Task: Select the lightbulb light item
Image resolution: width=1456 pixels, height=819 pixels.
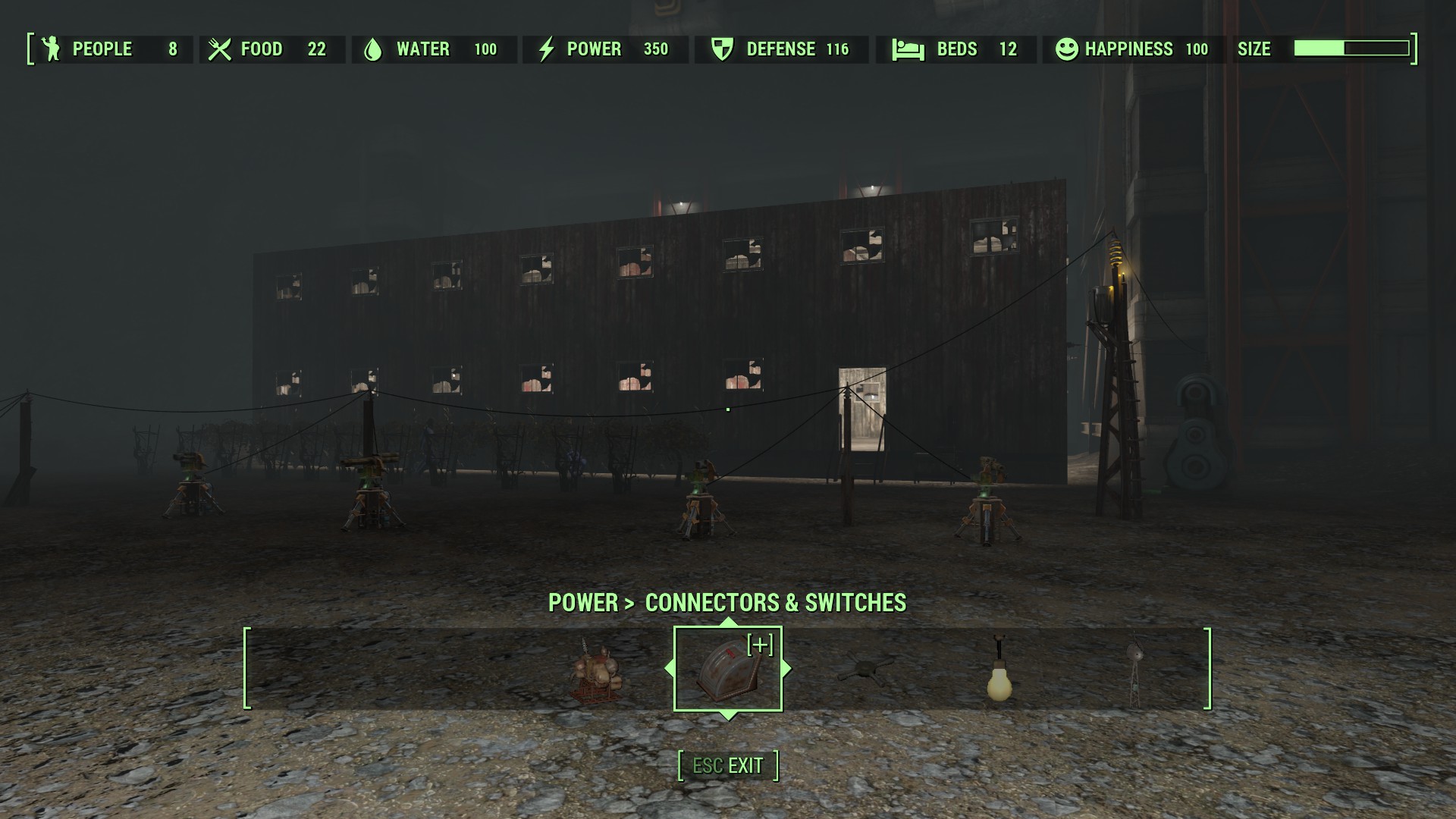Action: [x=999, y=672]
